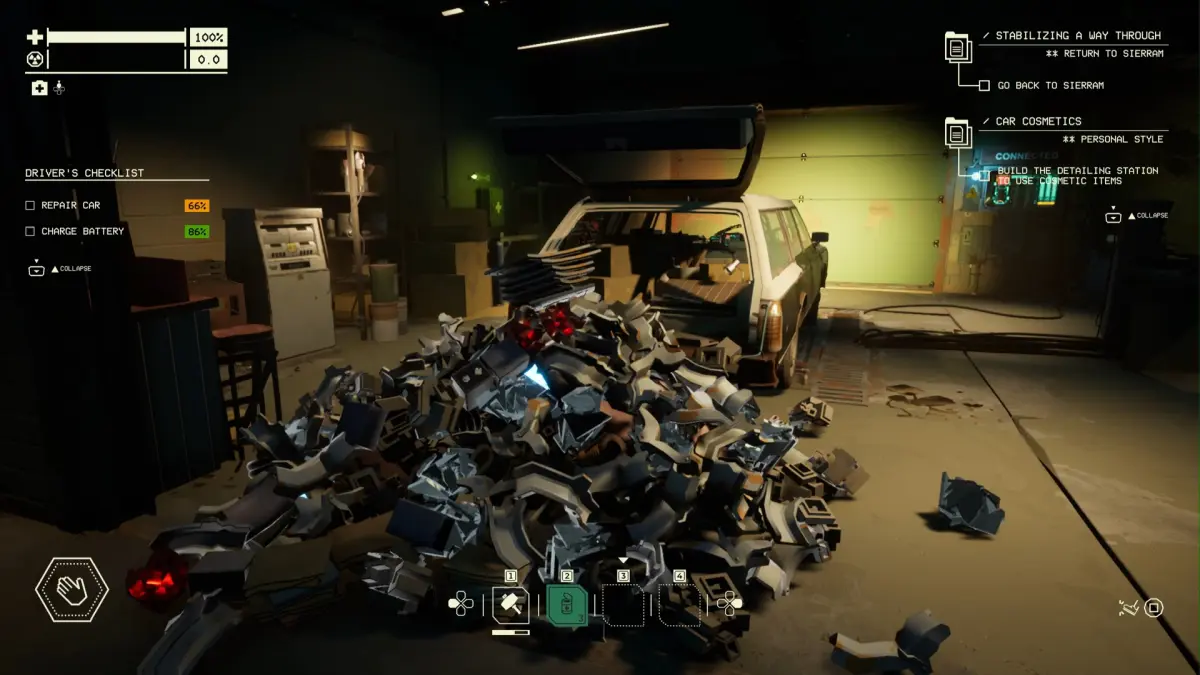1200x675 pixels.
Task: Select the hammer tool in hotbar slot 1
Action: pyautogui.click(x=510, y=605)
